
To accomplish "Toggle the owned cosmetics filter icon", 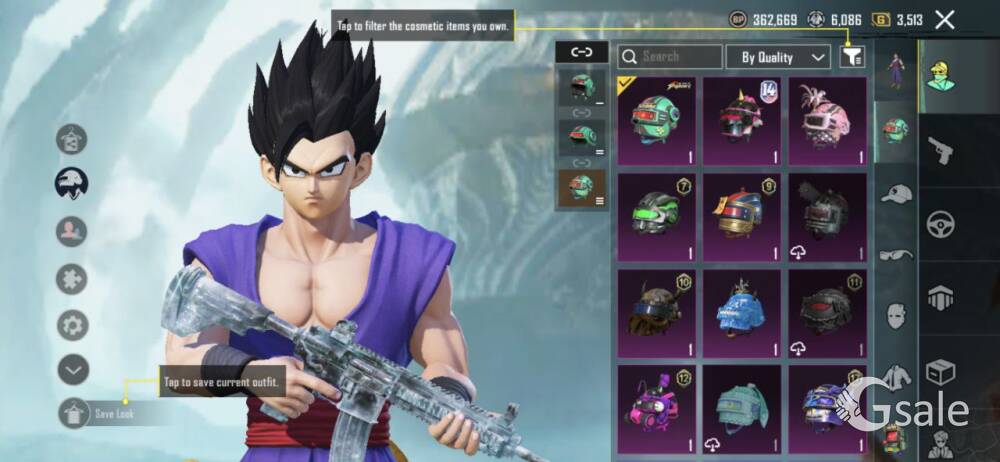I will pyautogui.click(x=852, y=57).
